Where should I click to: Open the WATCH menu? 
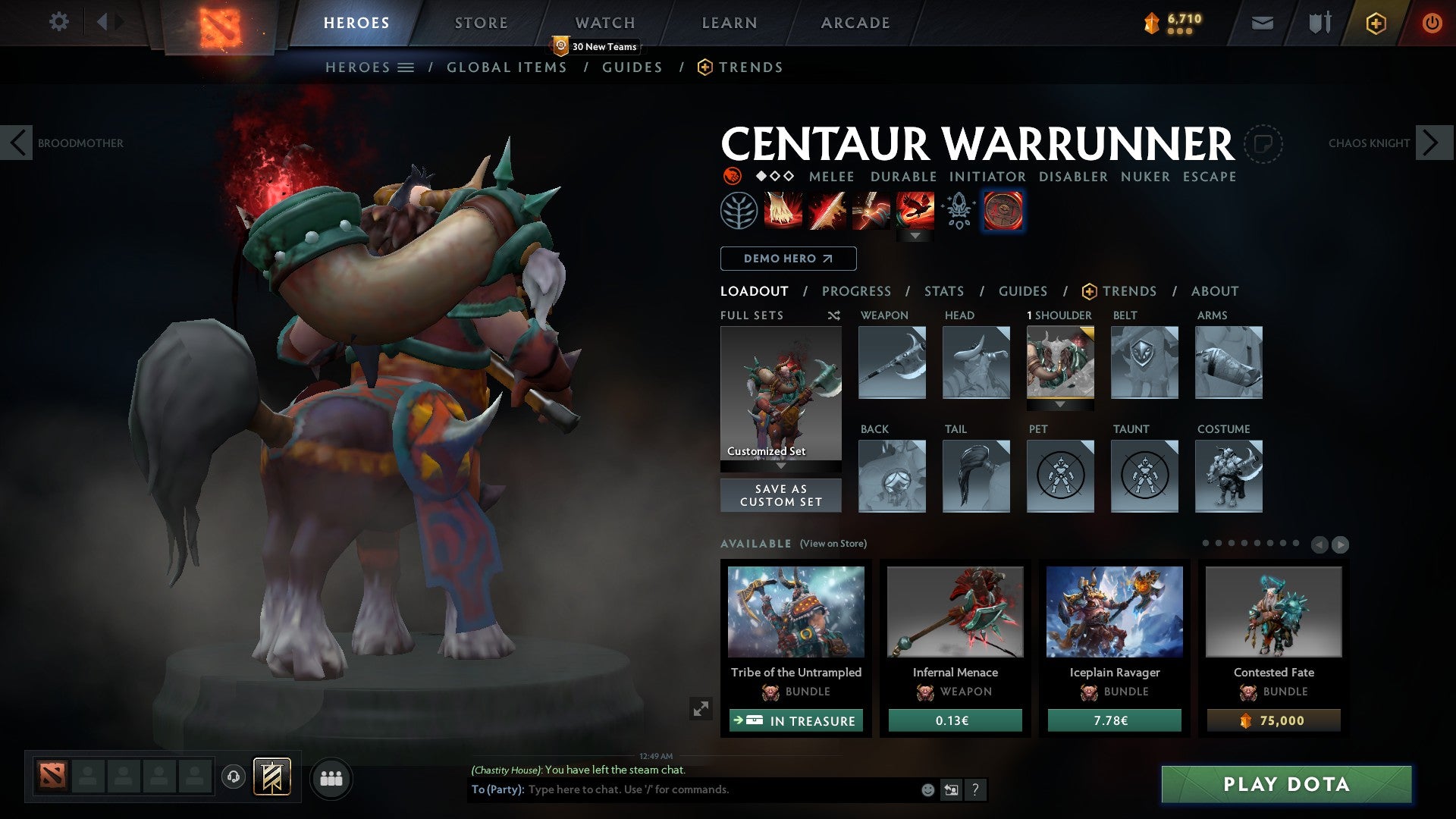point(604,22)
